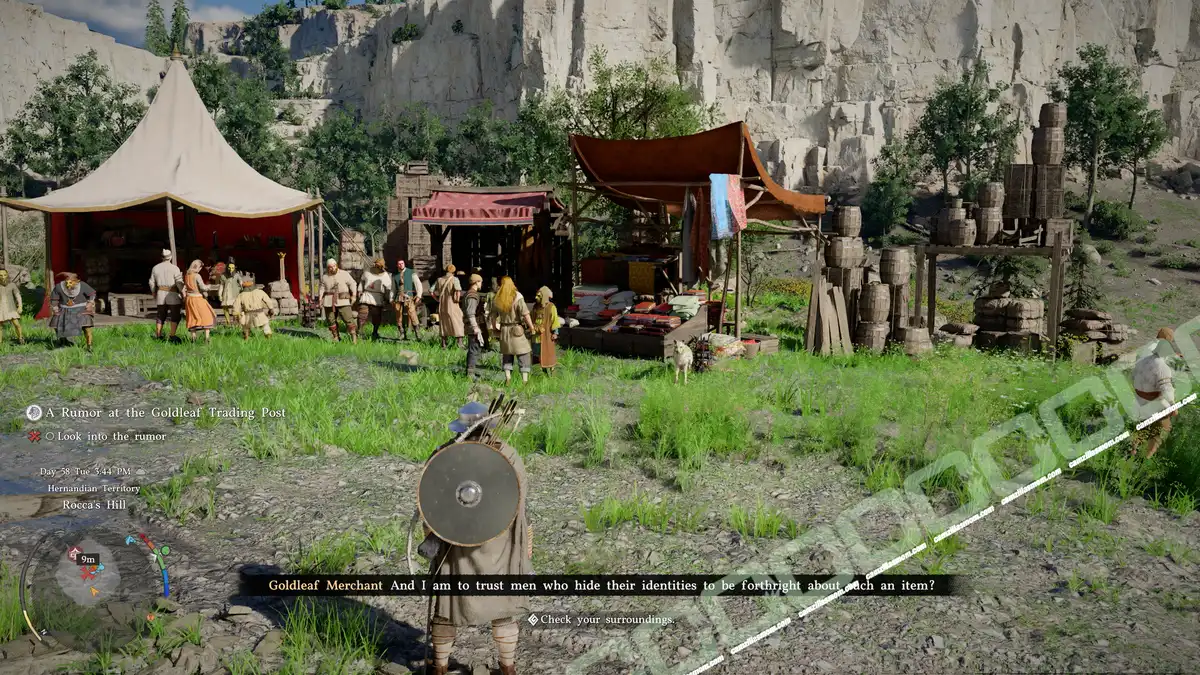The image size is (1200, 675).
Task: Click the red X quest marker on the minimap
Action: point(87,574)
